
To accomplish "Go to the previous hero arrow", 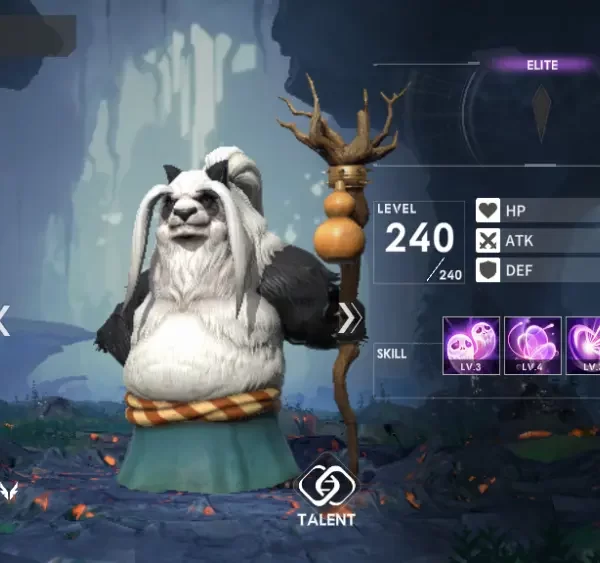I will coord(4,321).
